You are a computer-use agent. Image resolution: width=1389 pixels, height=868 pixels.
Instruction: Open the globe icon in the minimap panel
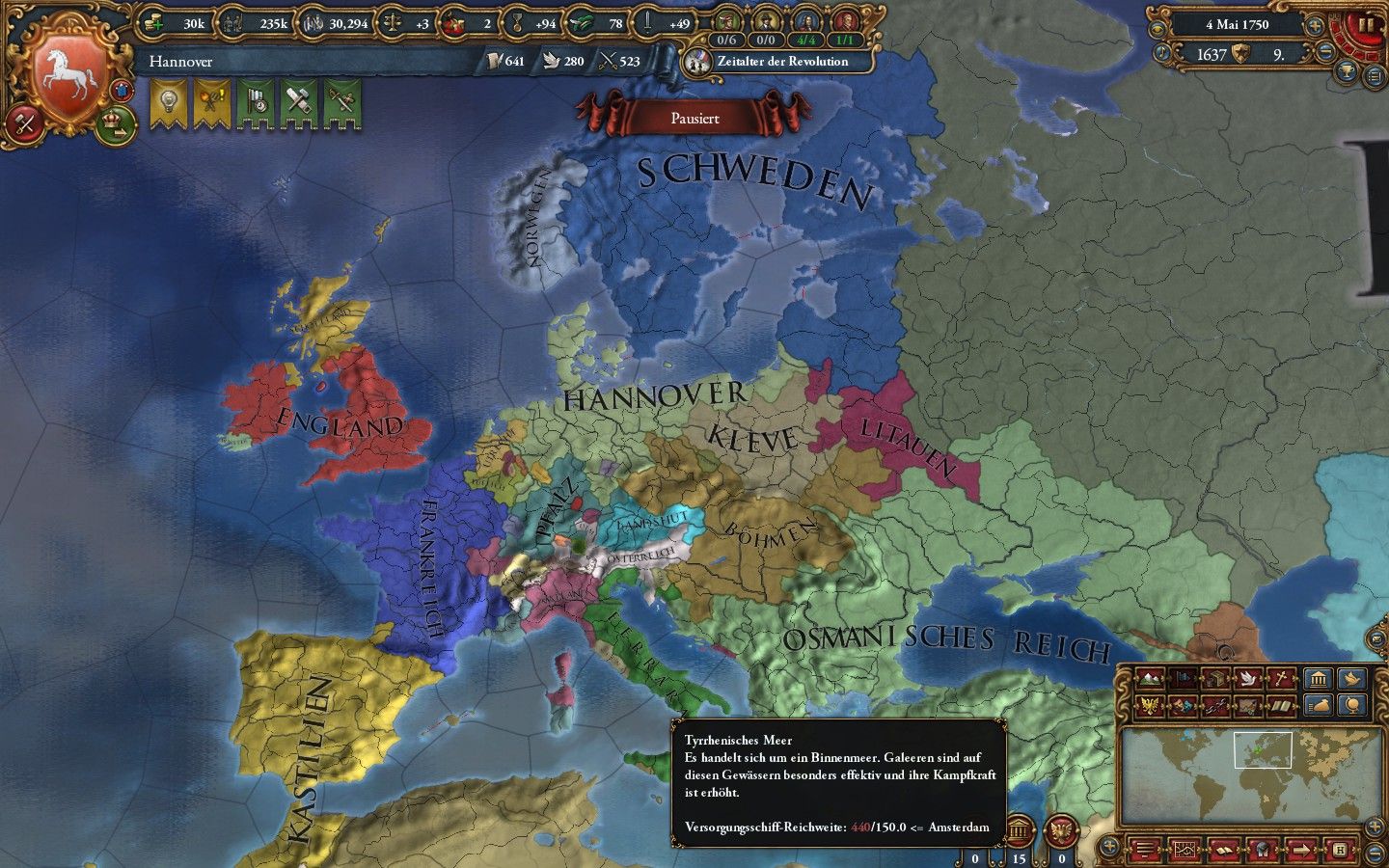coord(1352,705)
